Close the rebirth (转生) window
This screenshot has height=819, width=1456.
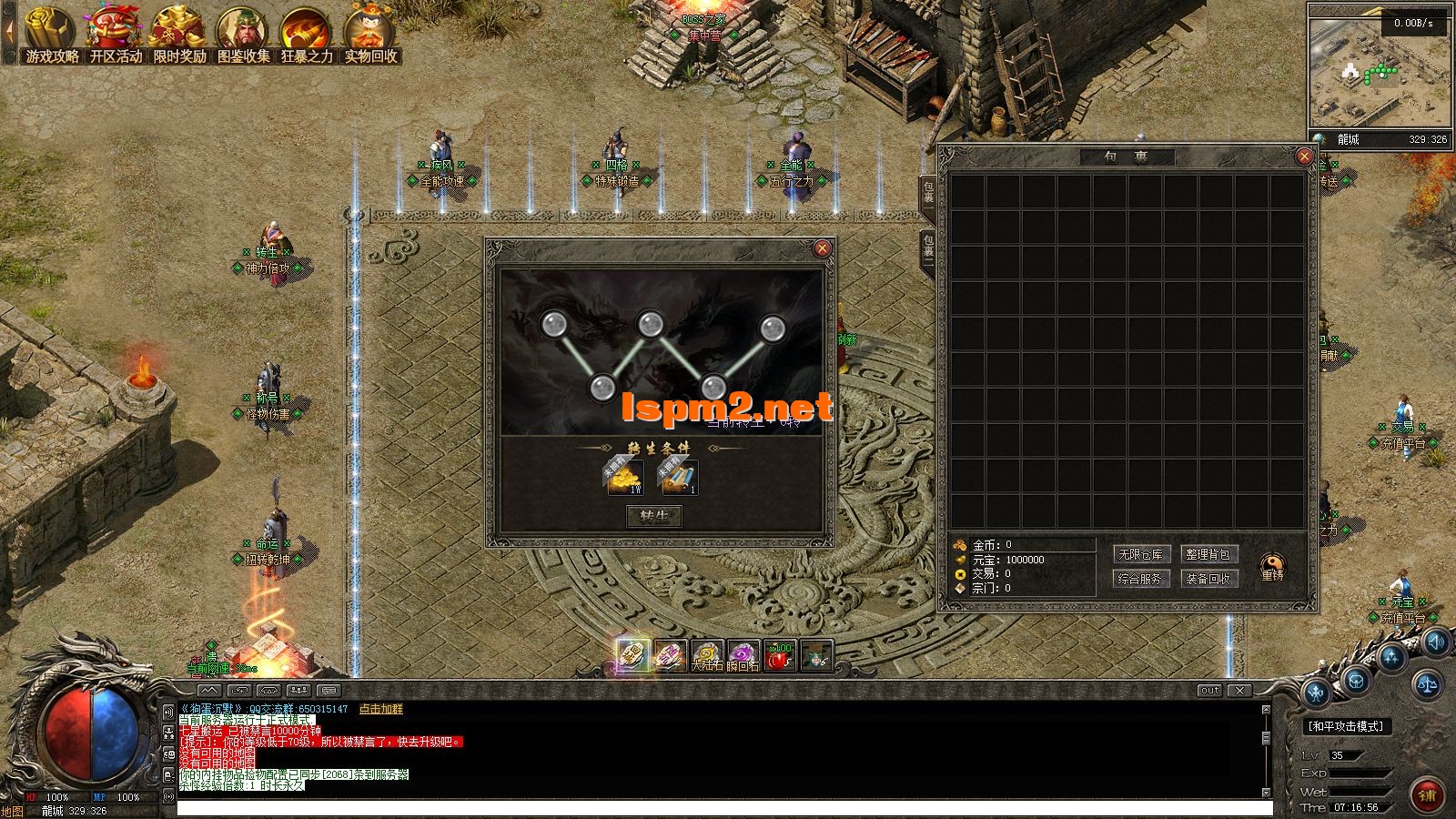822,248
